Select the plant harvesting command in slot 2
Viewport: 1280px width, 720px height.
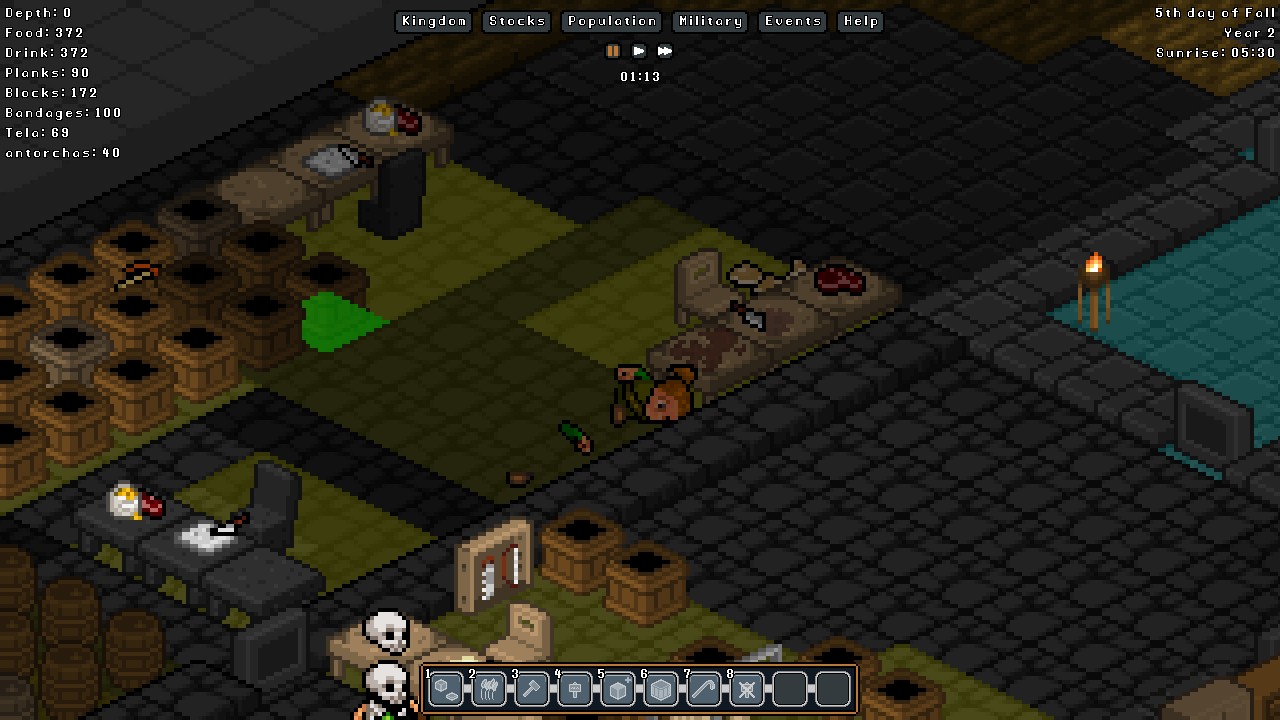click(x=488, y=688)
